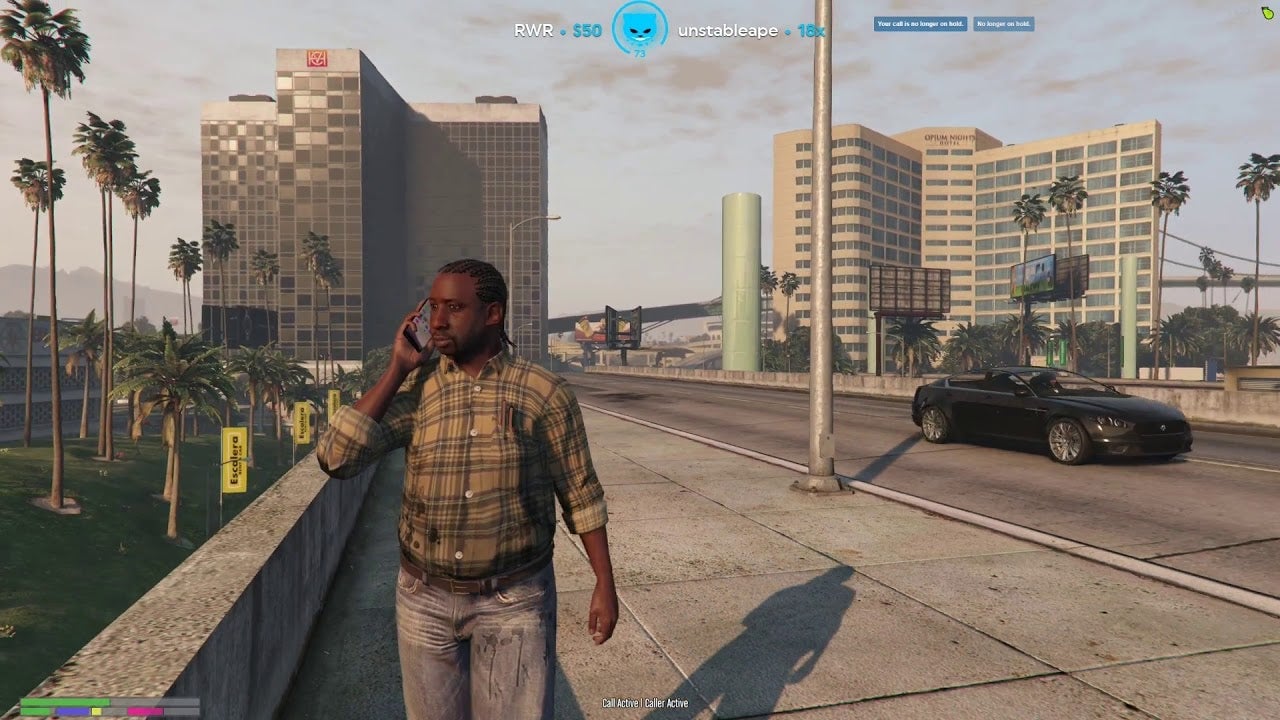This screenshot has height=720, width=1280.
Task: Click the 18x multiplier indicator
Action: (x=812, y=30)
